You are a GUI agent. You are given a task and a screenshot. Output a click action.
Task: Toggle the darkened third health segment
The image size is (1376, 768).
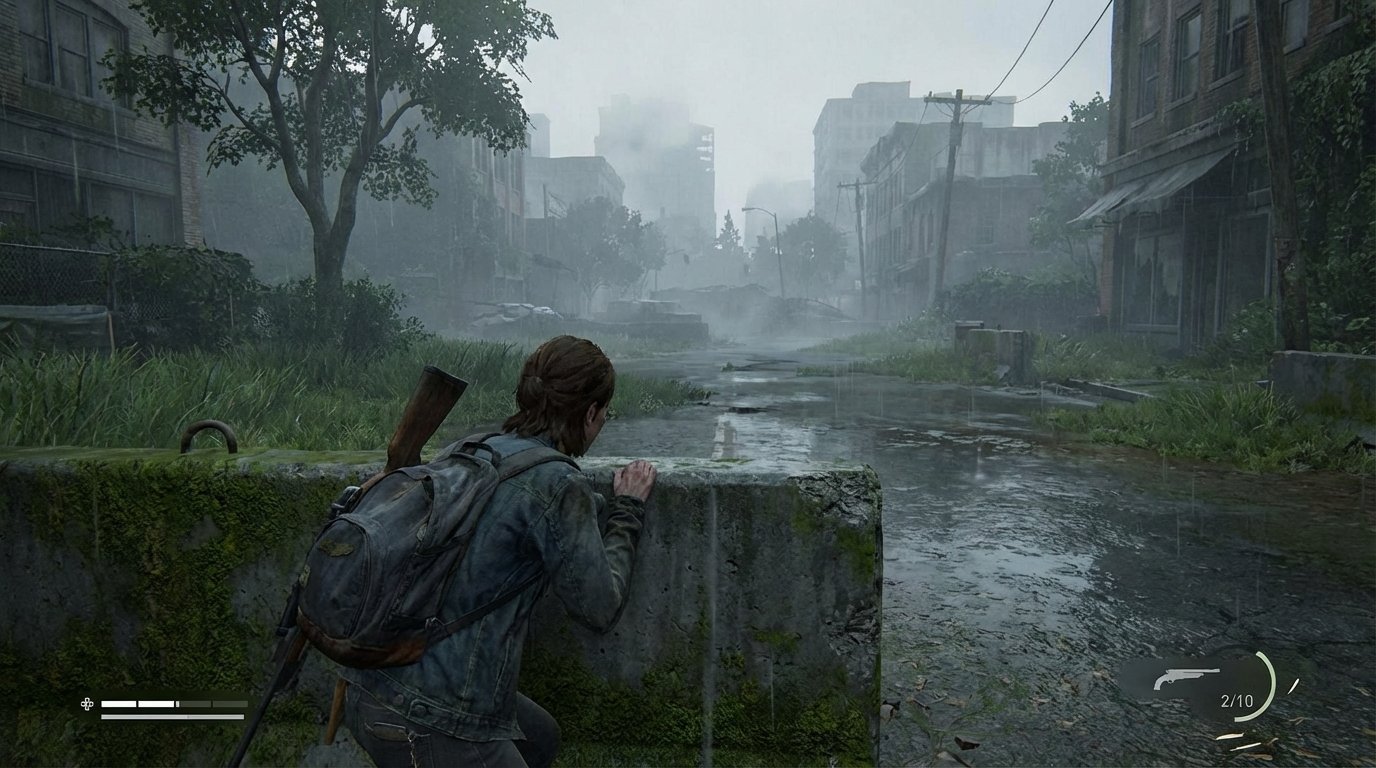tap(195, 703)
